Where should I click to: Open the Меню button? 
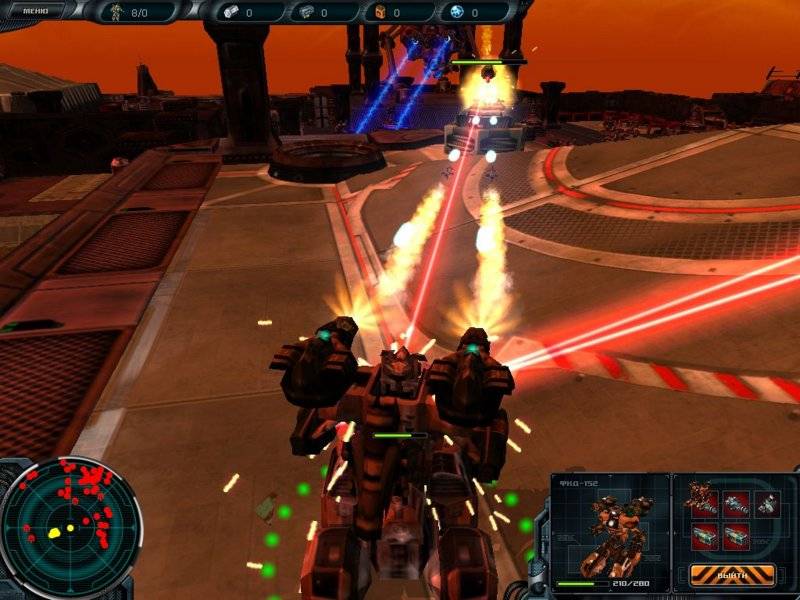pos(37,11)
